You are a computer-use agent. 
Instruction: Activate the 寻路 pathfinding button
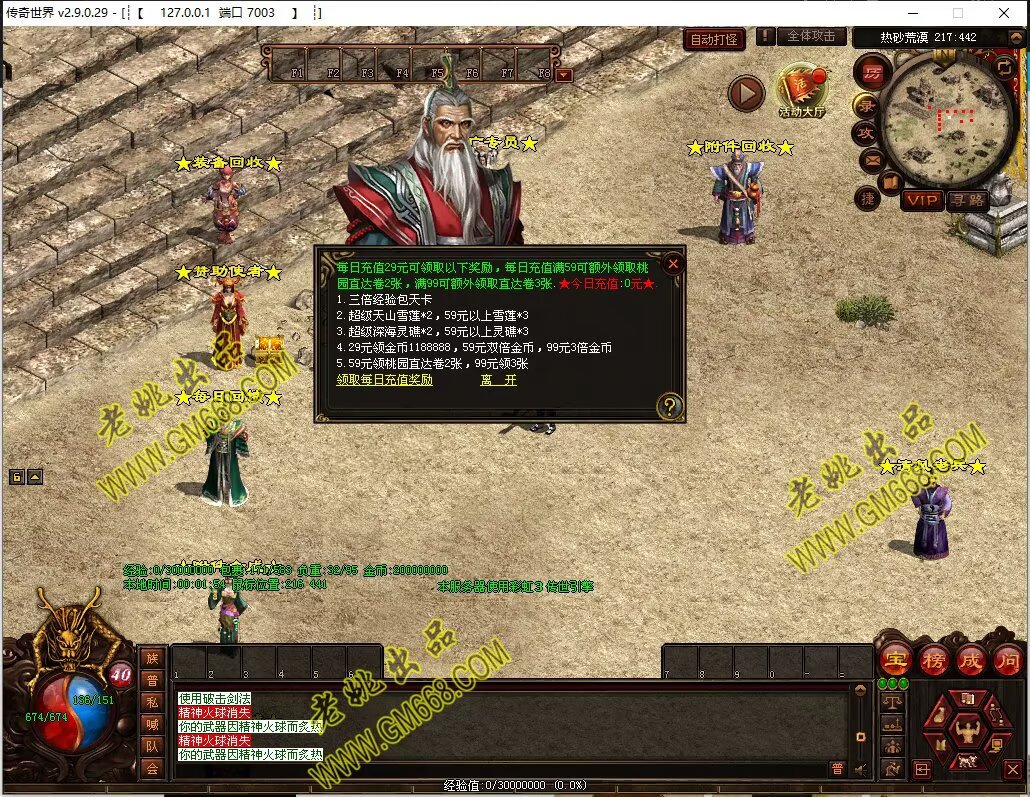click(x=967, y=200)
